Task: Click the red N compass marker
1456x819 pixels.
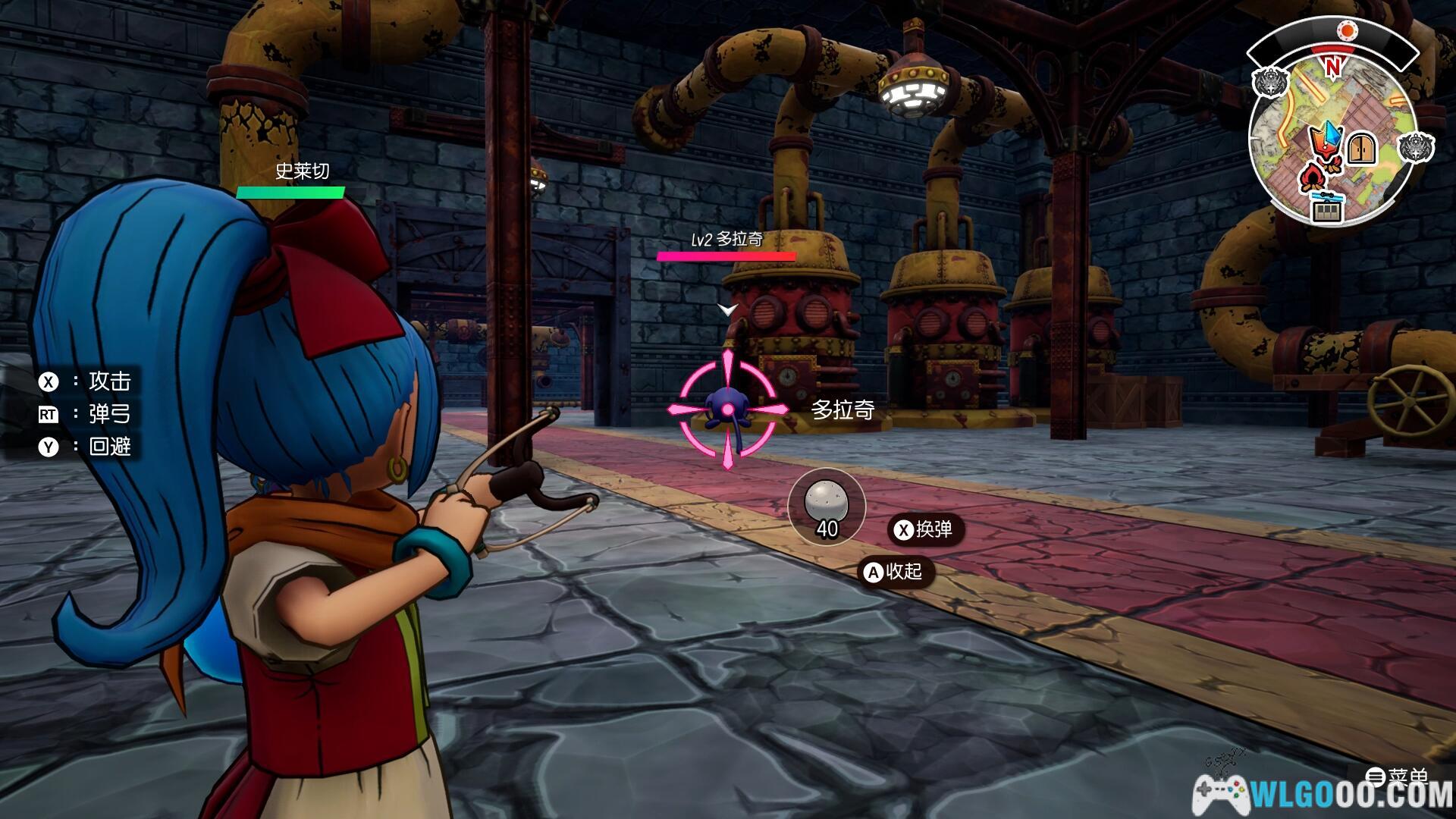Action: pos(1332,67)
